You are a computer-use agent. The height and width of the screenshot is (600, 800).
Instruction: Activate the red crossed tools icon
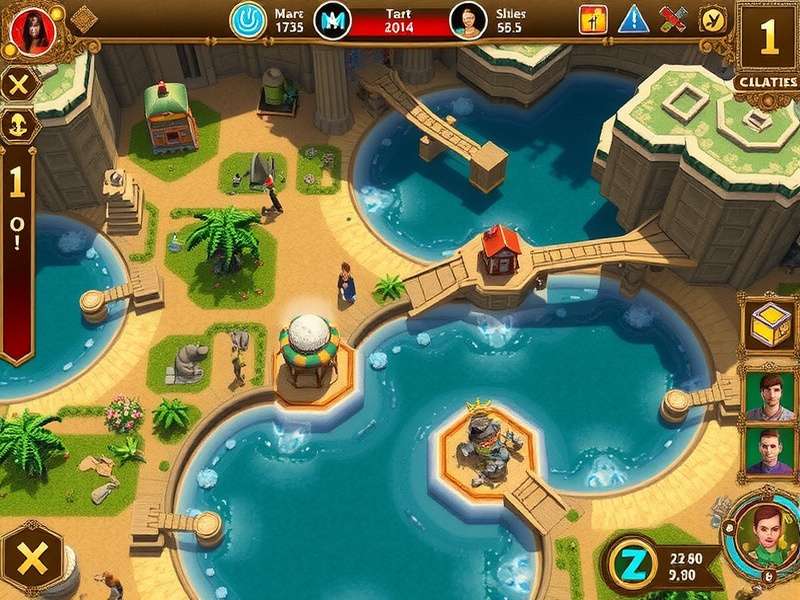tap(673, 19)
